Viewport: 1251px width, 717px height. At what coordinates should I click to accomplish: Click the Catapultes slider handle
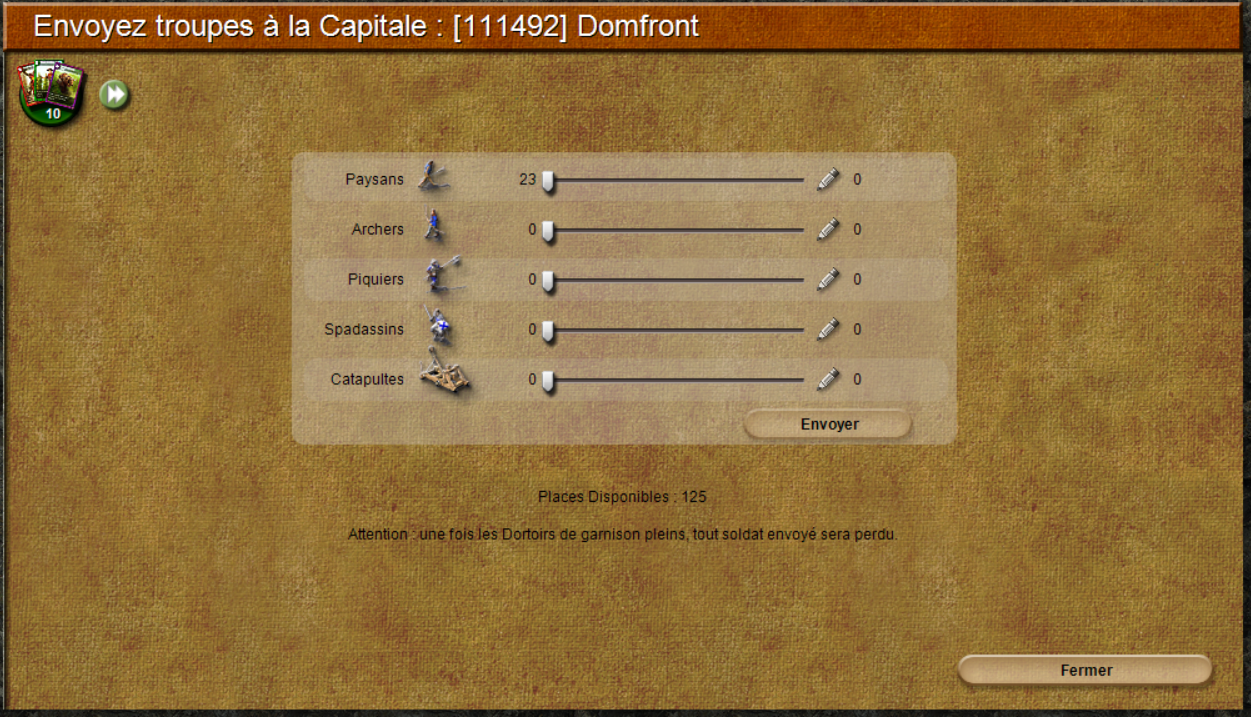tap(548, 381)
